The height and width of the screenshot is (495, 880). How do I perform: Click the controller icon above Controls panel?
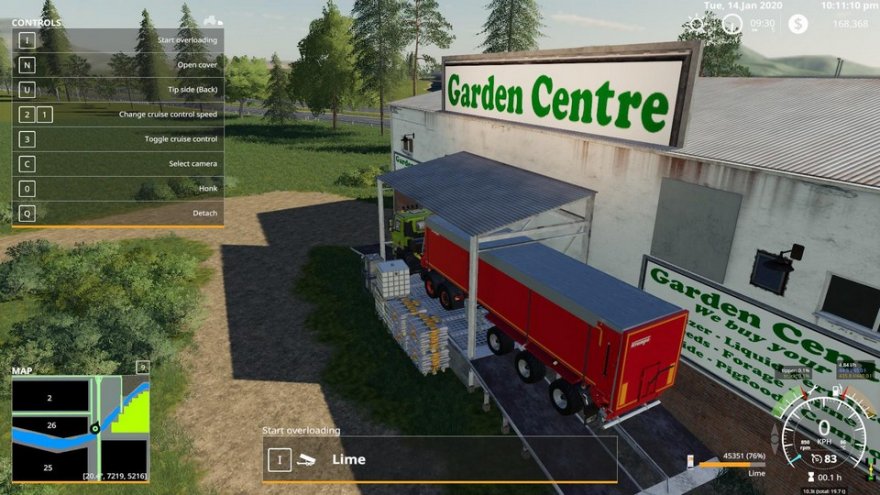click(213, 20)
